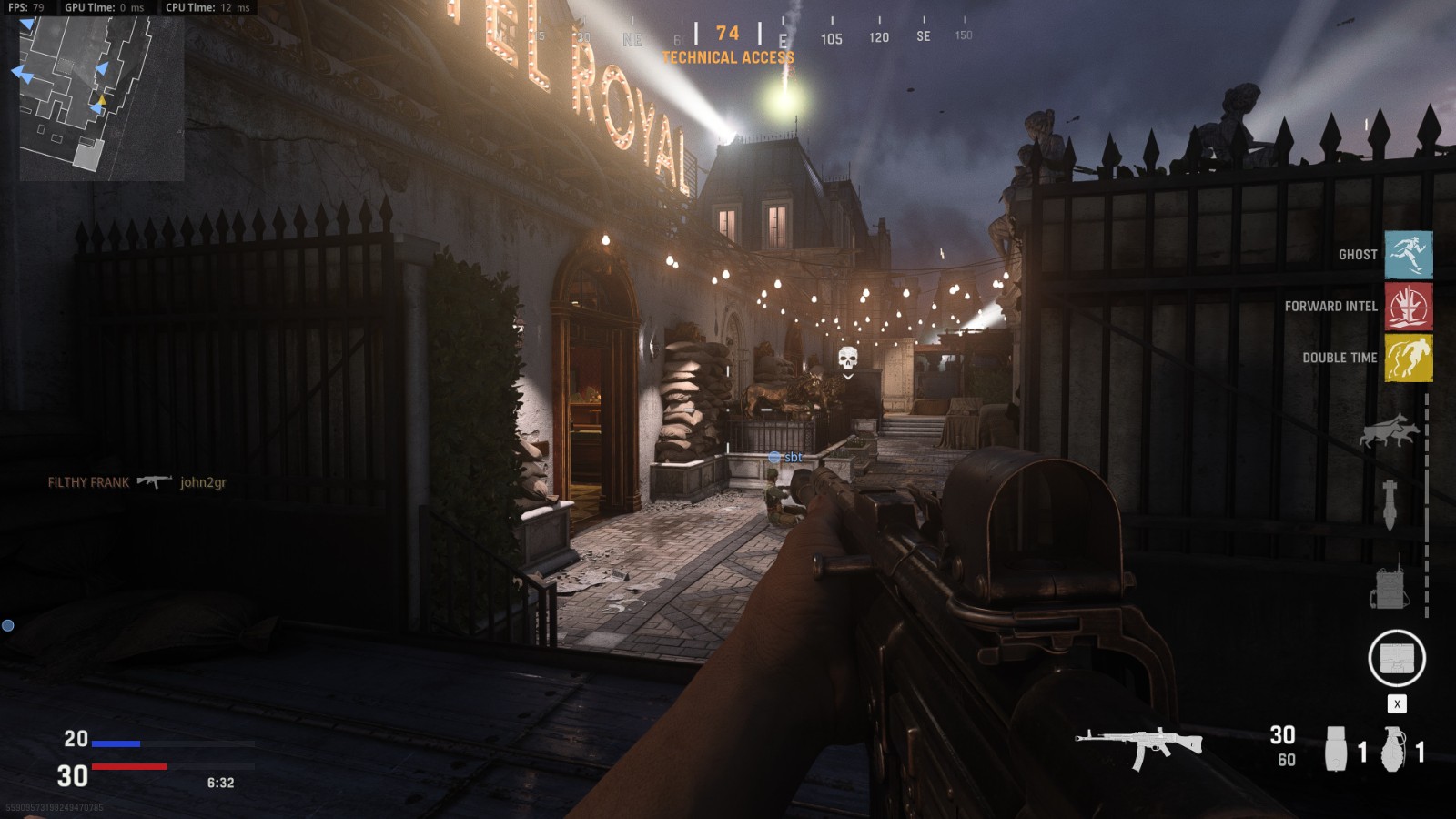Activate the field radio killstreak icon

coord(1389,583)
